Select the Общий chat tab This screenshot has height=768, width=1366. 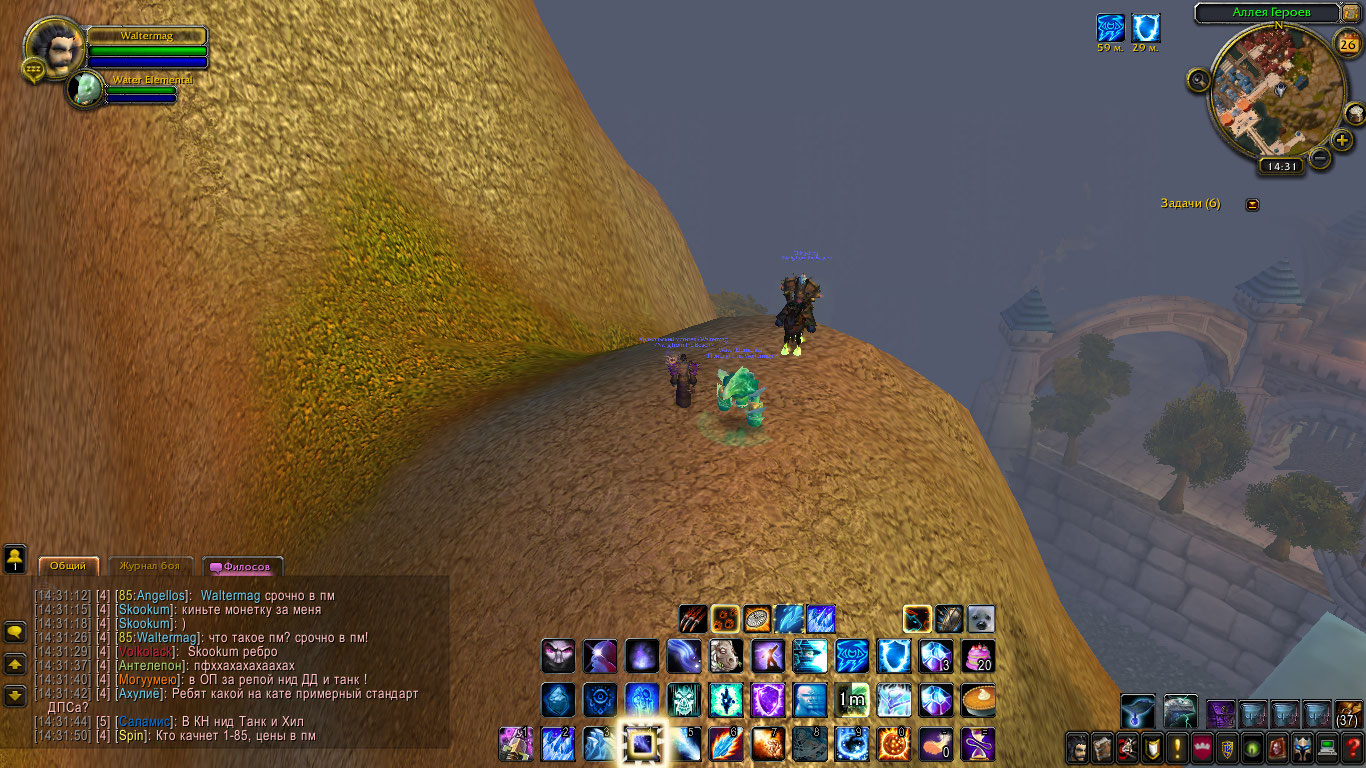[68, 566]
